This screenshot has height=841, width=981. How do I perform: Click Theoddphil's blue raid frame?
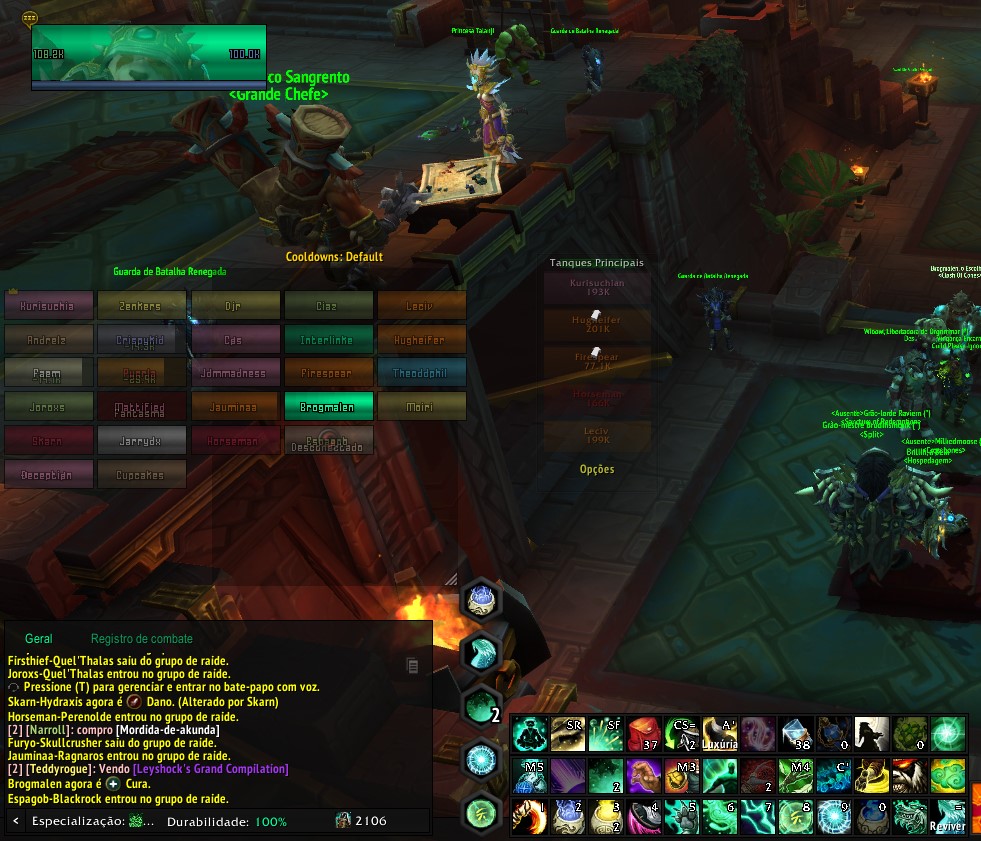click(x=421, y=373)
